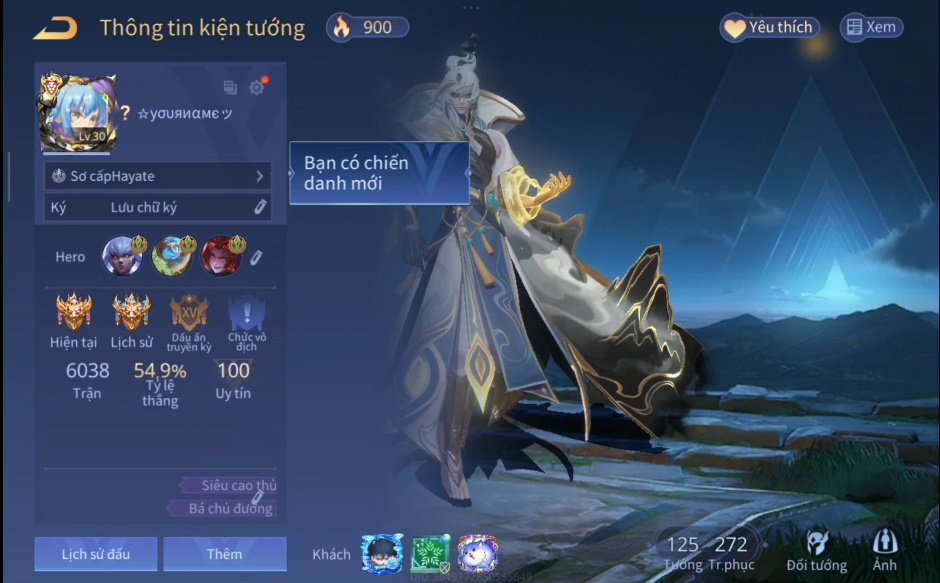
Task: Click the 900 popularity flame counter
Action: coord(367,28)
